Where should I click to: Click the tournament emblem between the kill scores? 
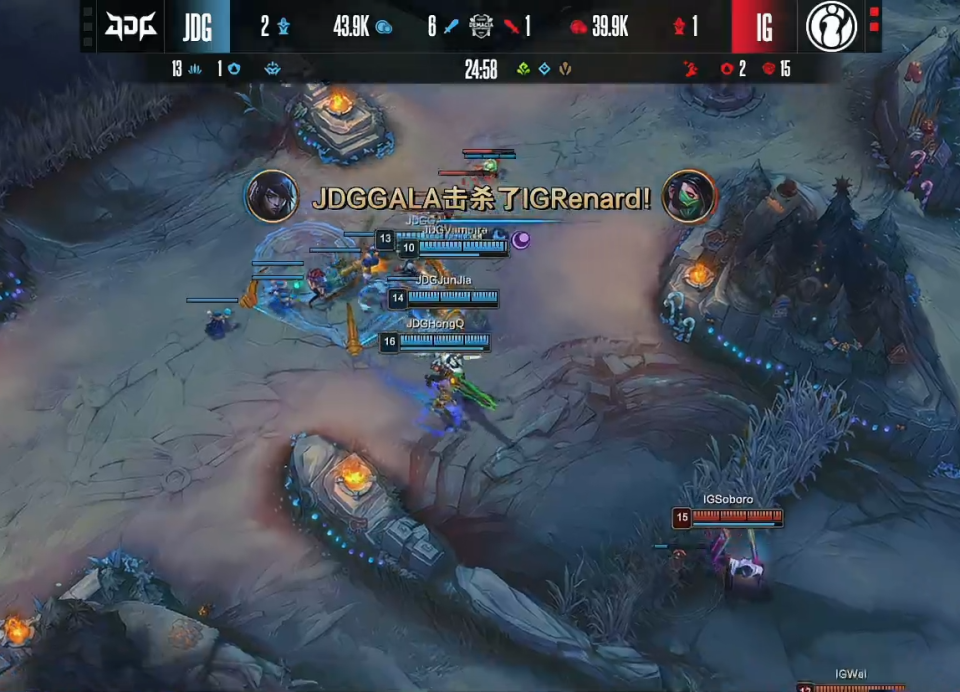pyautogui.click(x=481, y=27)
